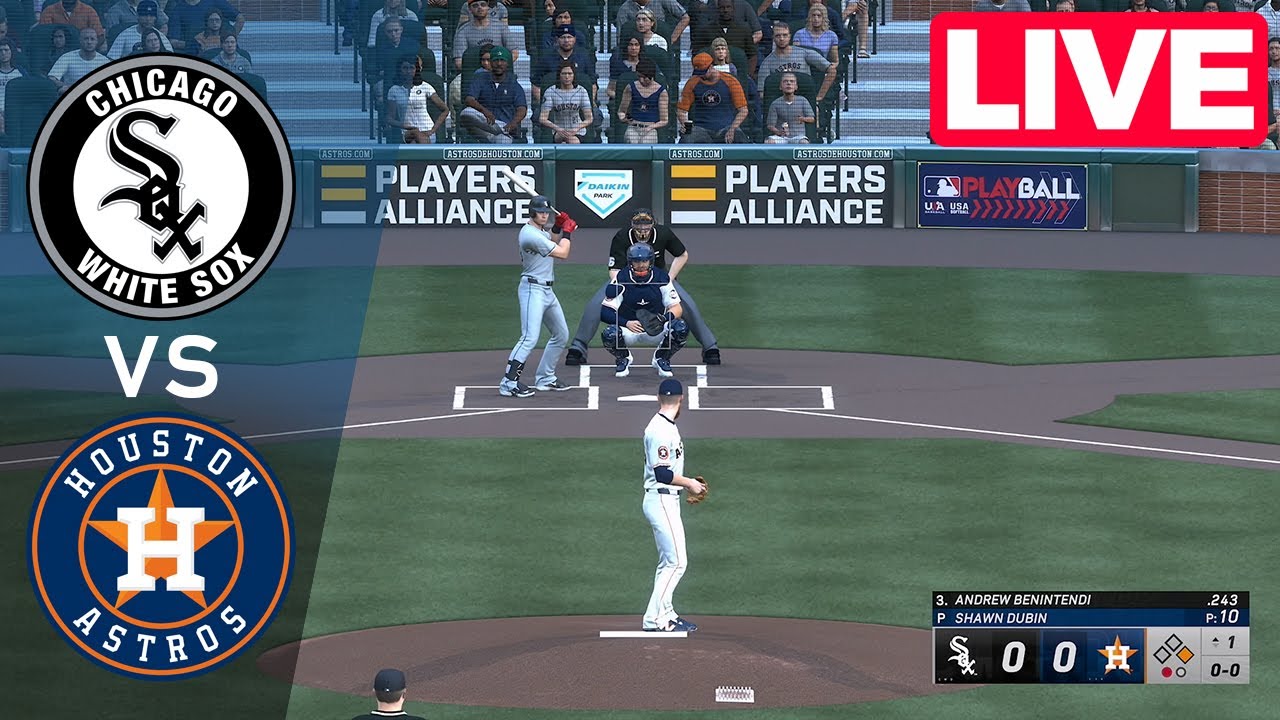
Task: Toggle the highlighted first-base diamond indicator
Action: click(1186, 654)
